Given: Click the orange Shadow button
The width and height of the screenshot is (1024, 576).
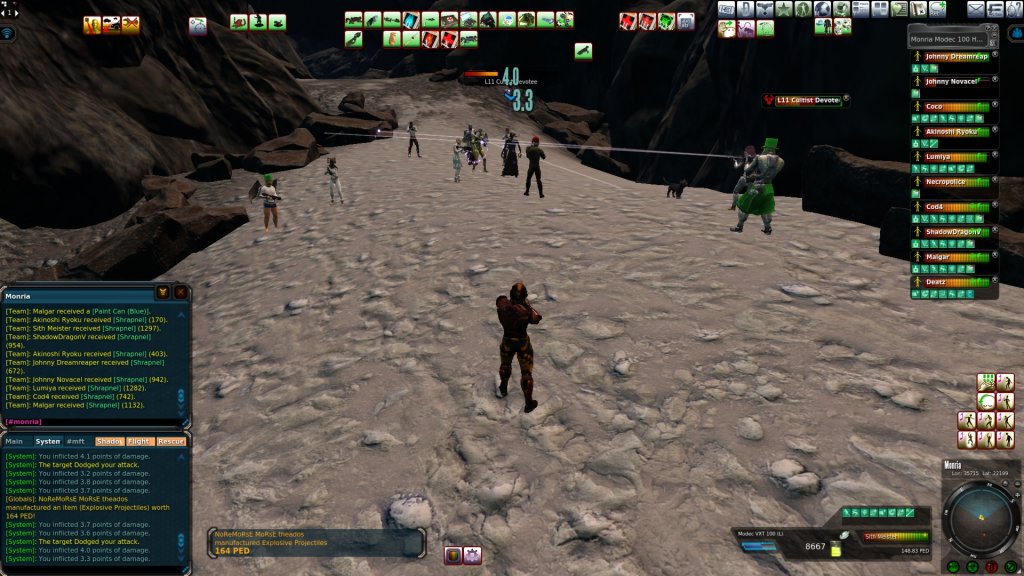Looking at the screenshot, I should (x=109, y=441).
